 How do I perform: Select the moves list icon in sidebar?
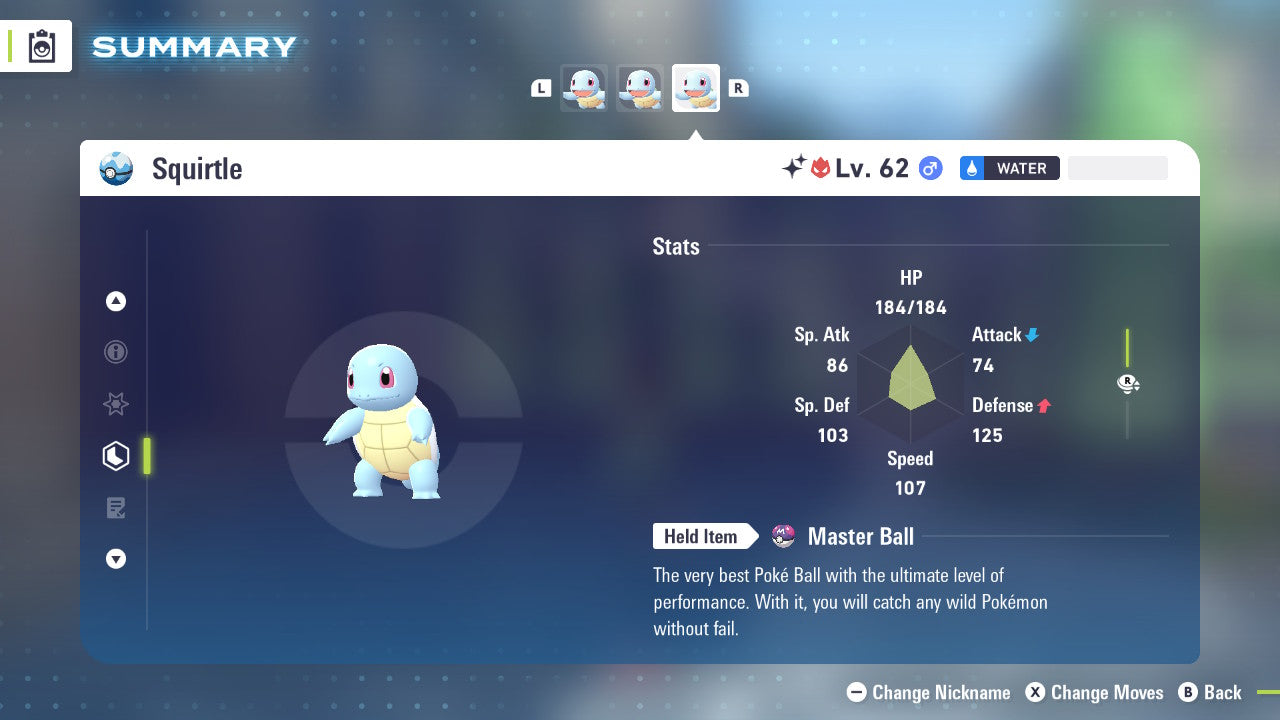click(x=116, y=508)
